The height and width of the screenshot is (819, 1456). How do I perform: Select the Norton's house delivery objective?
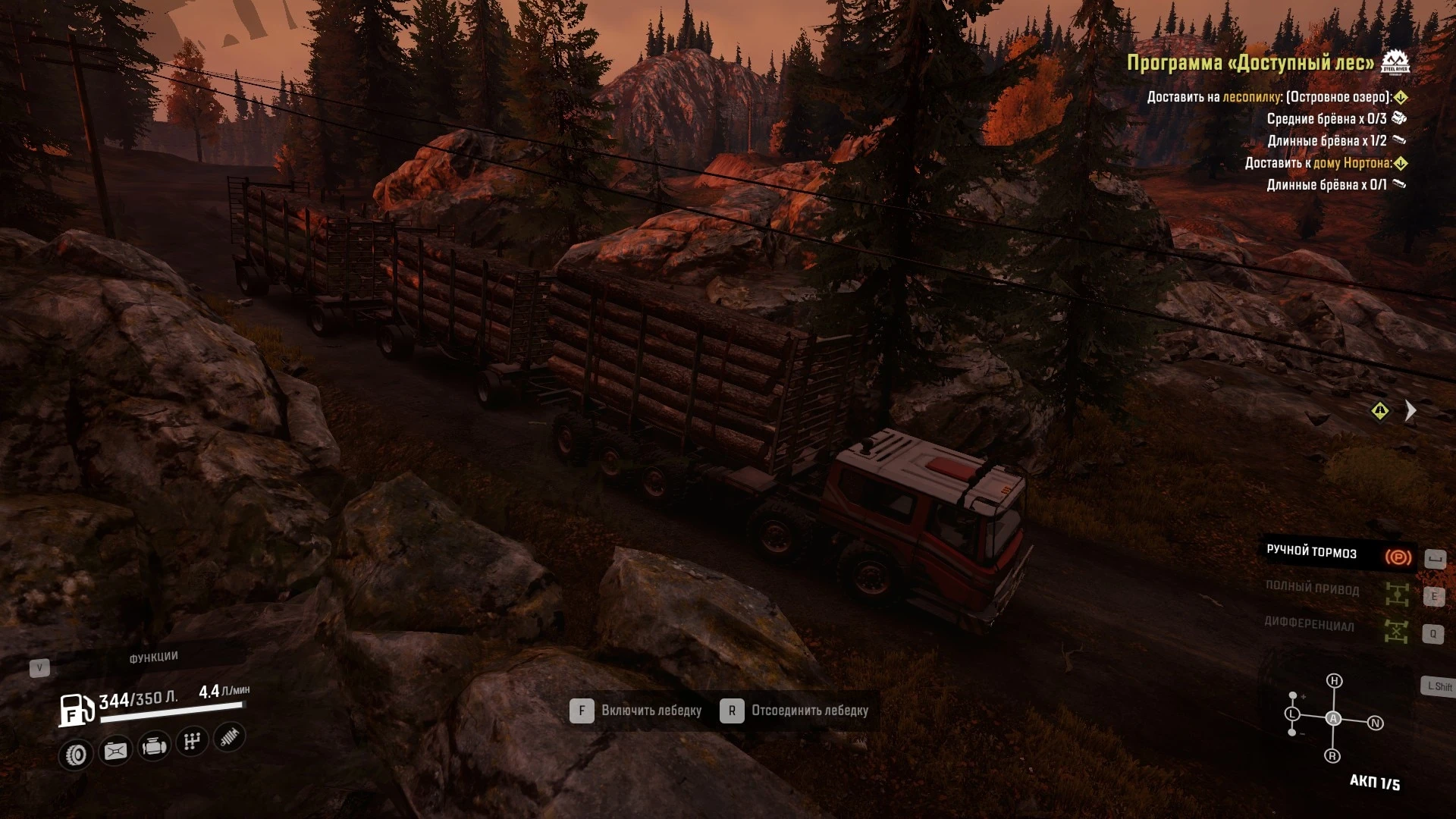1318,163
